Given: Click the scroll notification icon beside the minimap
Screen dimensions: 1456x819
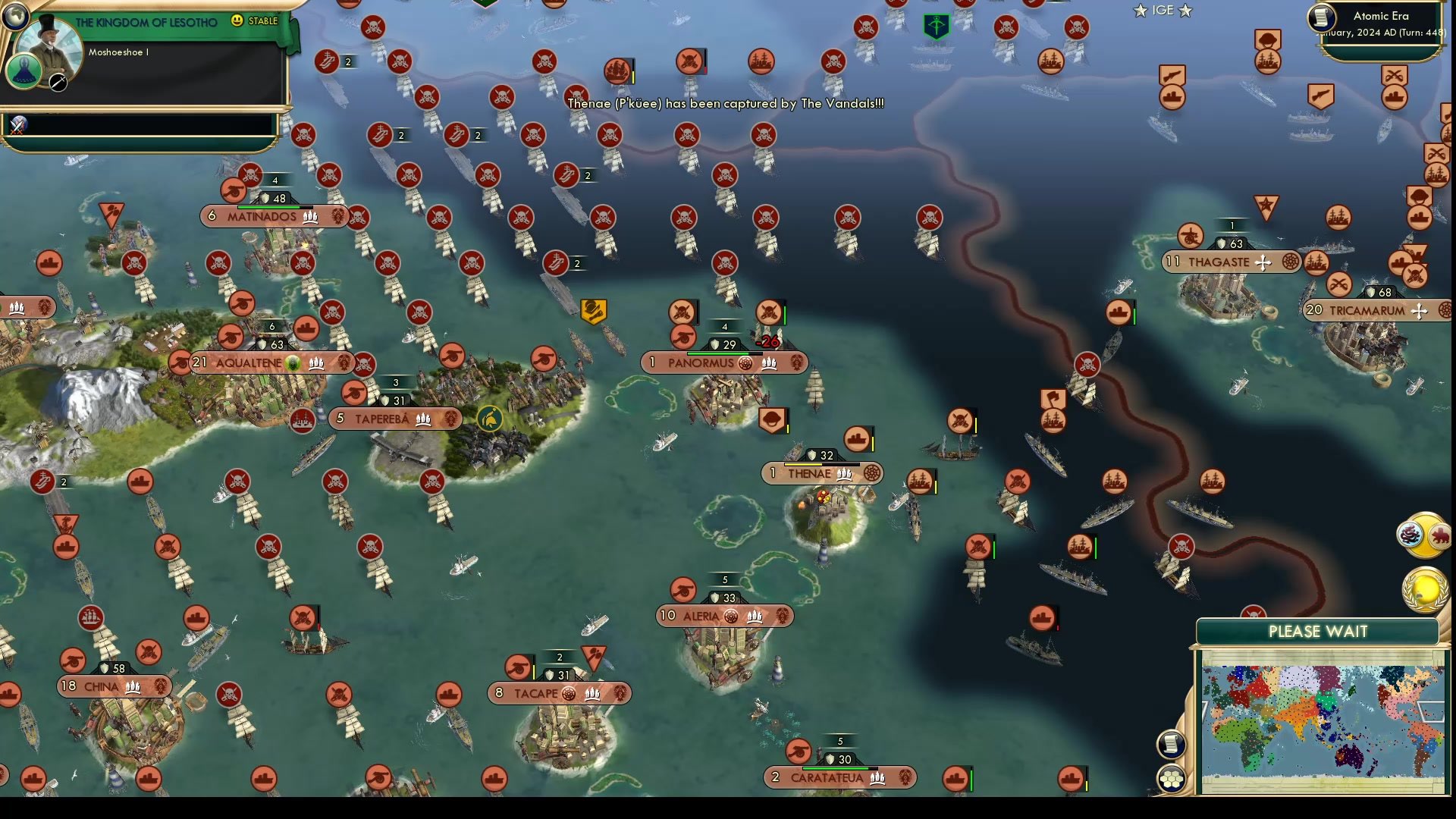Looking at the screenshot, I should pyautogui.click(x=1172, y=743).
